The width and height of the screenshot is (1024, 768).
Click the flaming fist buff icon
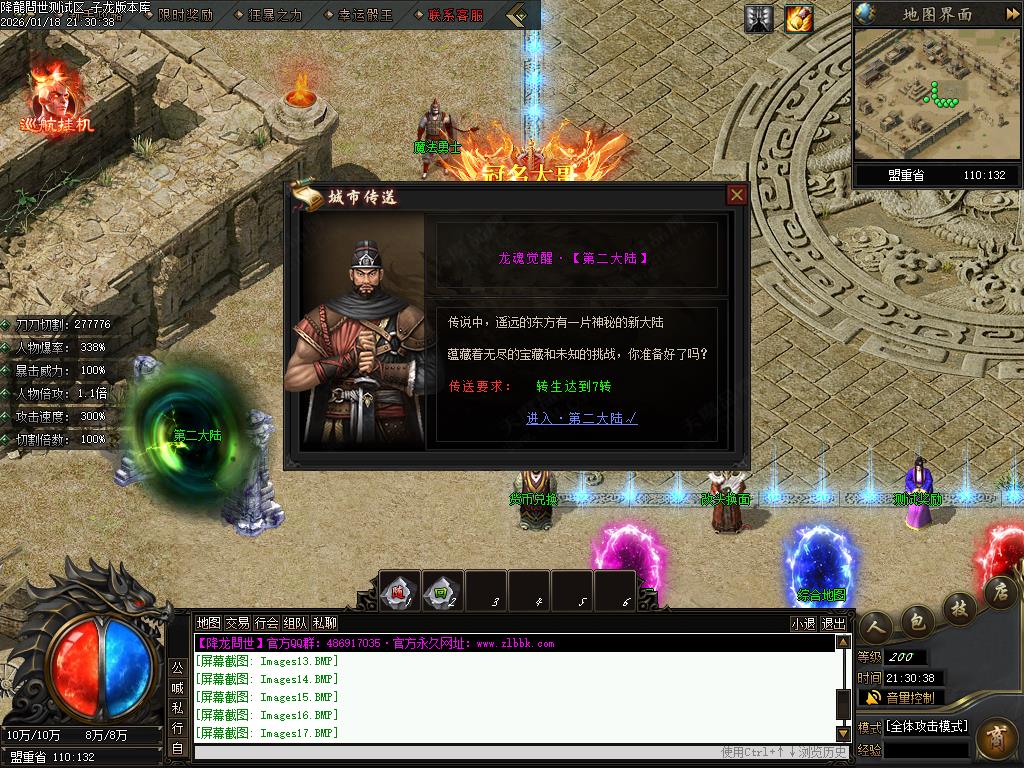tap(798, 18)
